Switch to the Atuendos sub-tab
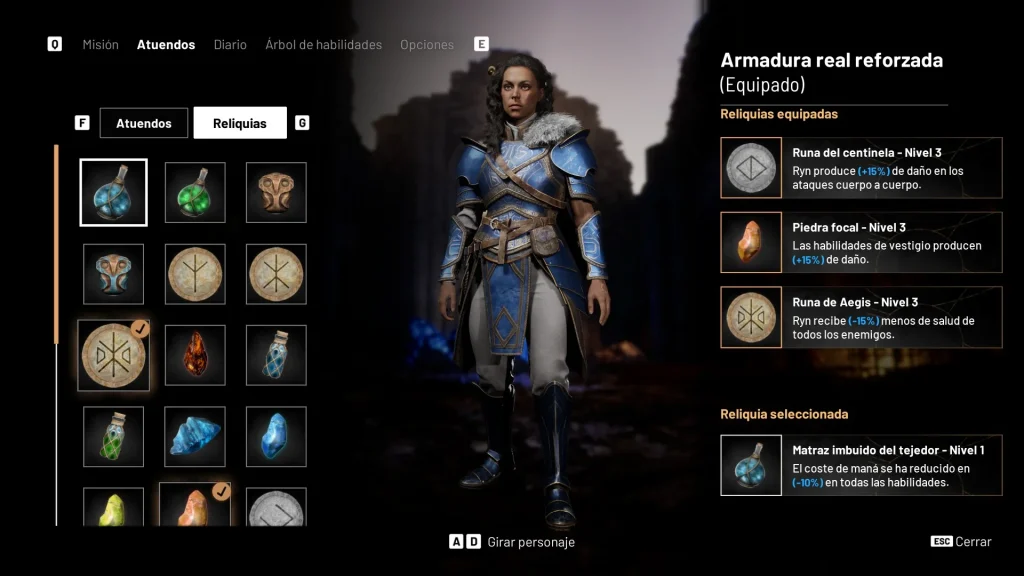The width and height of the screenshot is (1024, 576). (x=144, y=123)
